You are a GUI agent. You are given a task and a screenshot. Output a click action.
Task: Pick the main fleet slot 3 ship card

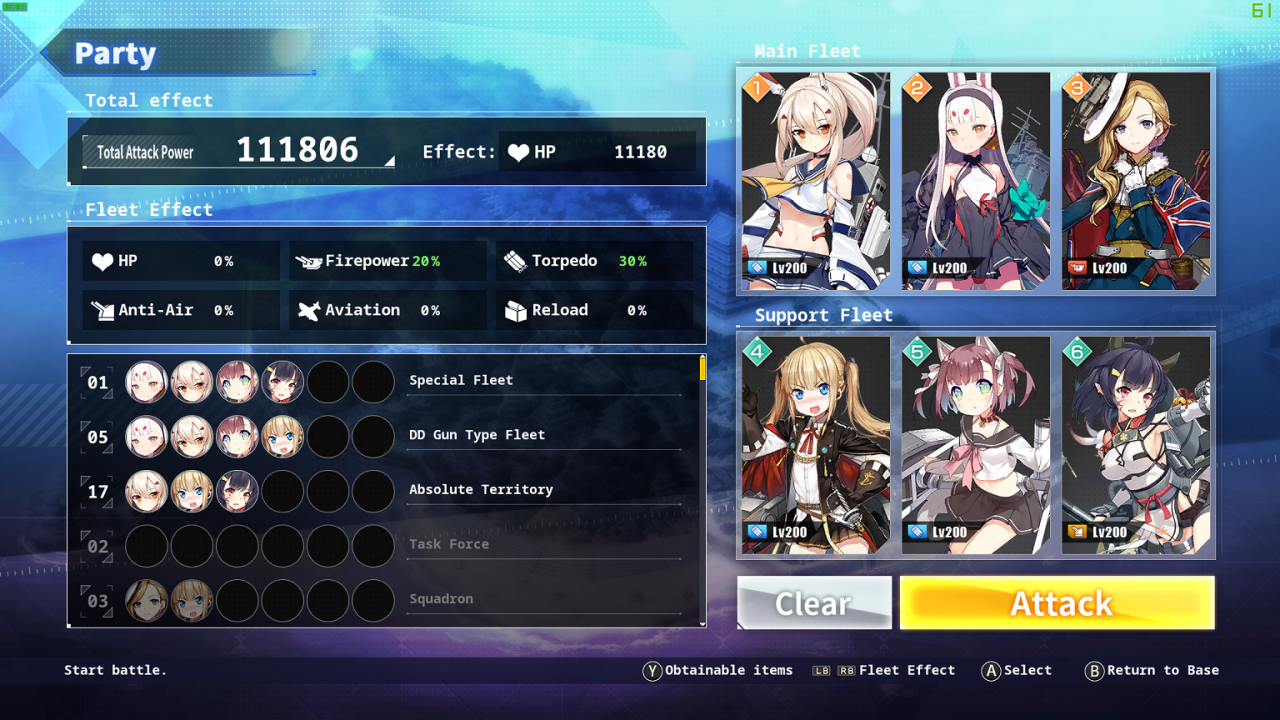click(1136, 181)
